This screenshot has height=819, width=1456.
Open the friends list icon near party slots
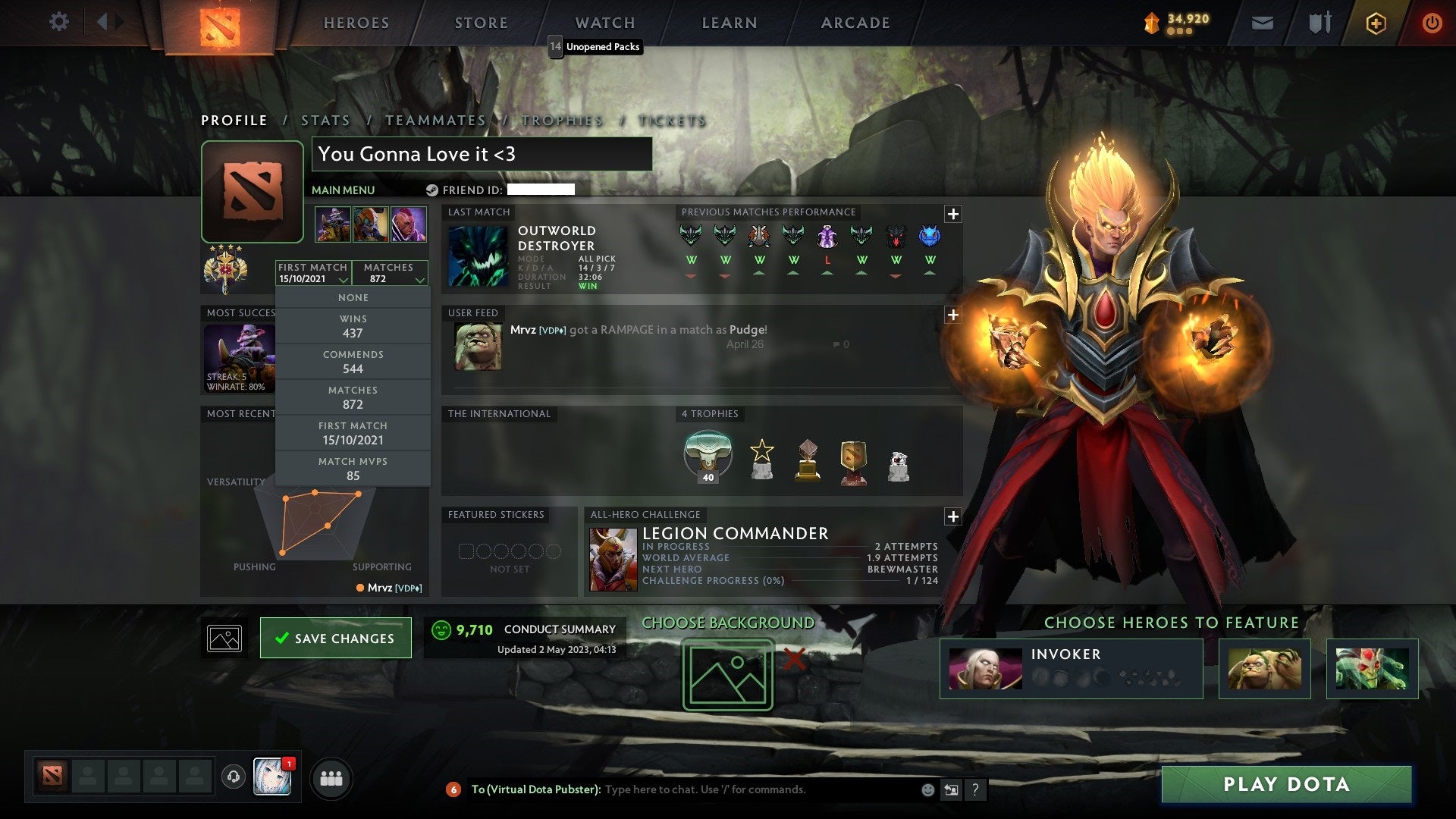pyautogui.click(x=331, y=778)
